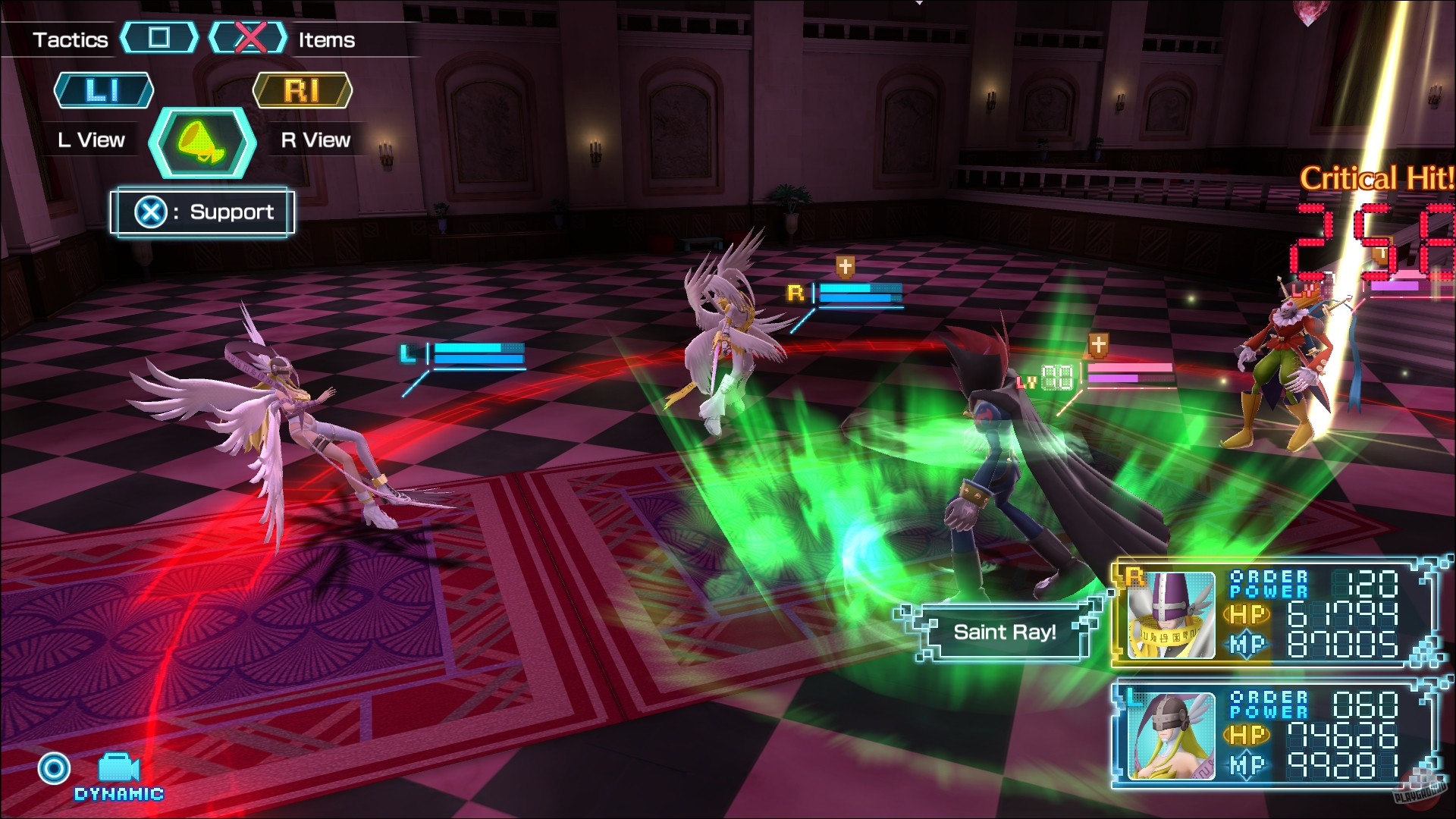This screenshot has height=819, width=1456.
Task: Open the Items menu
Action: [x=325, y=40]
